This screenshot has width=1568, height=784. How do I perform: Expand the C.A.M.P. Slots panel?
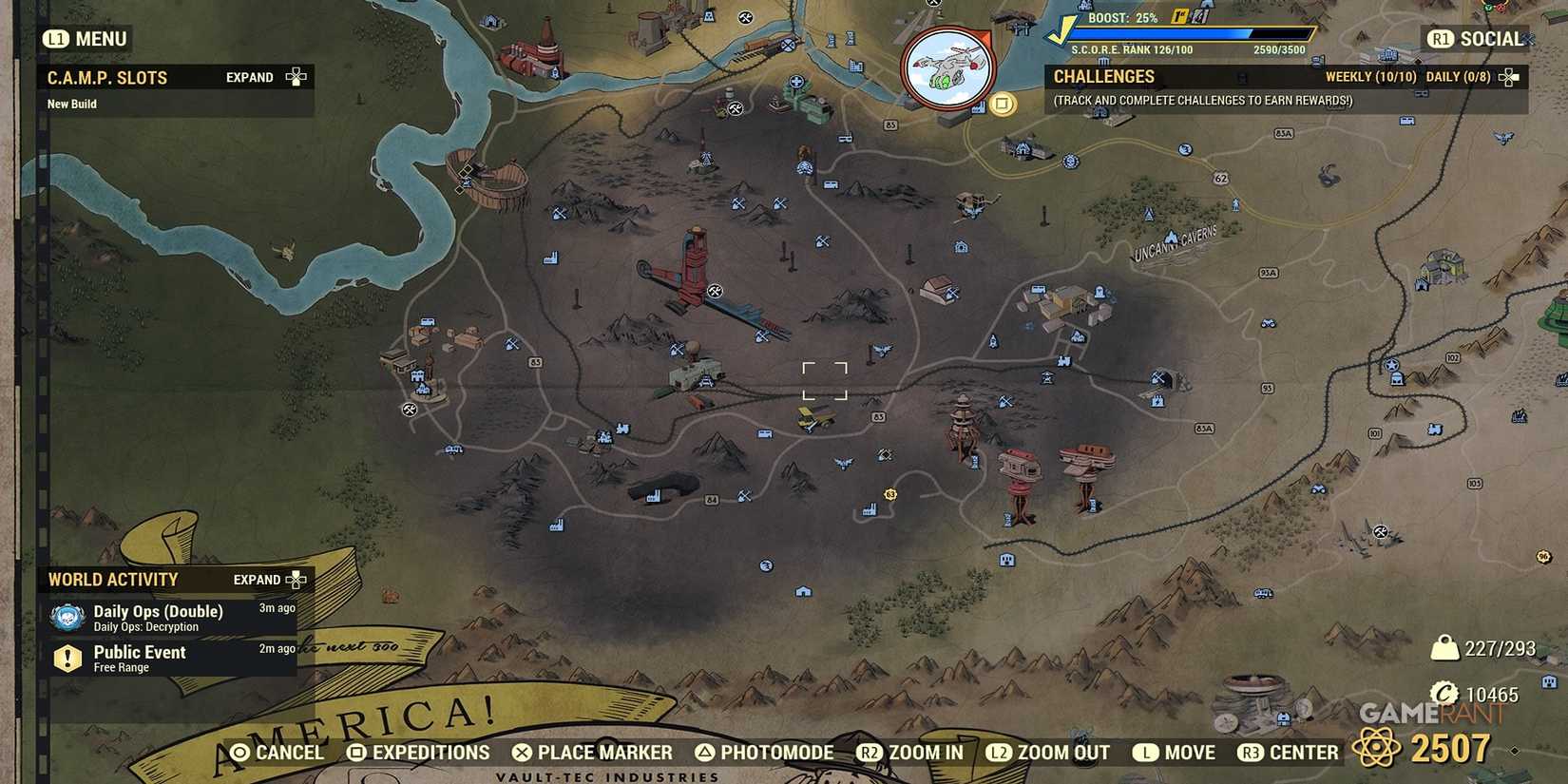pos(249,77)
